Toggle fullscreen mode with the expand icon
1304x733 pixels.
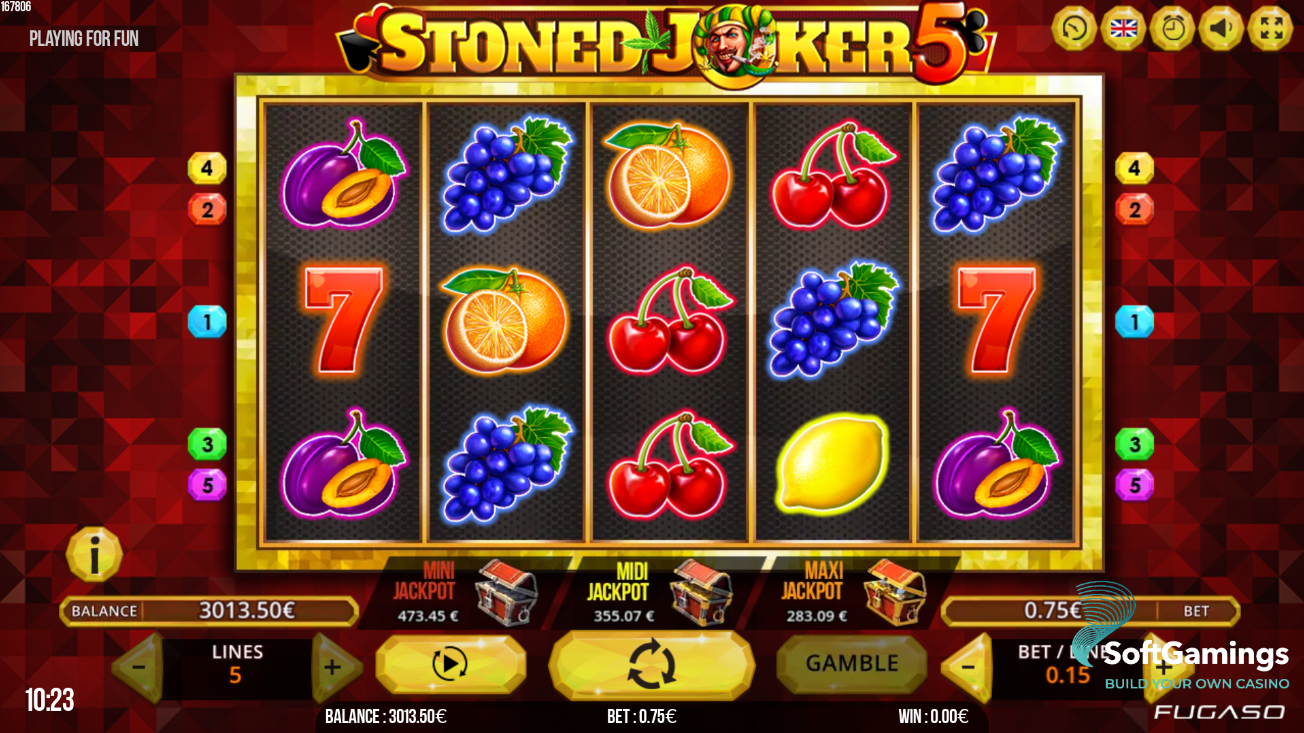coord(1272,27)
